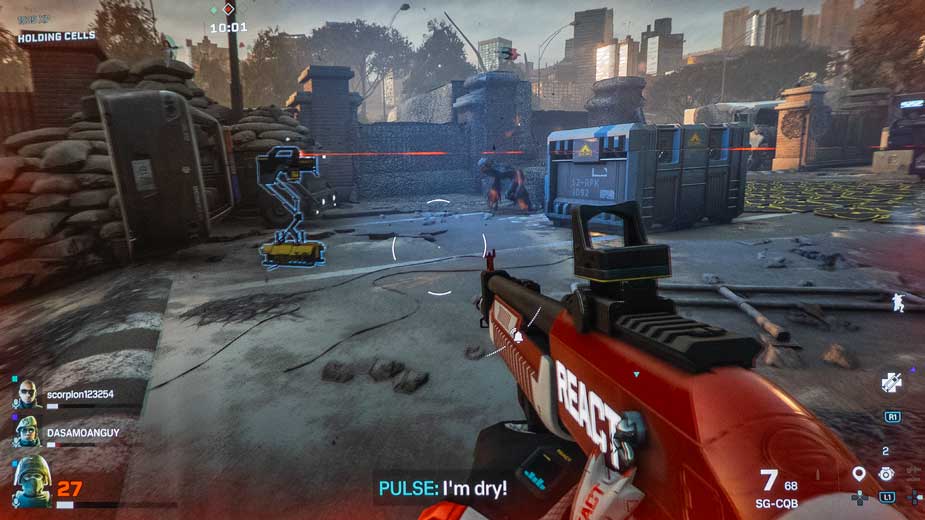Open the Holding Cells objective tracker
The width and height of the screenshot is (925, 520).
56,37
